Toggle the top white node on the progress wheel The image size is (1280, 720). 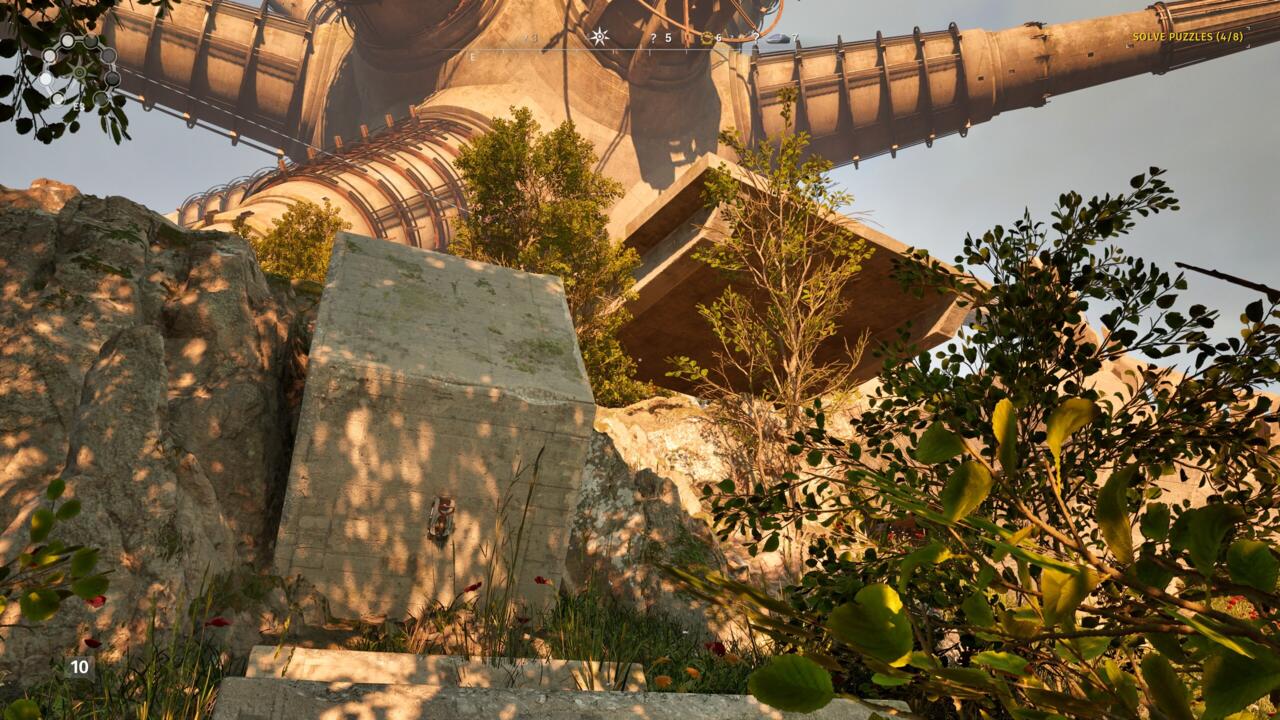tap(67, 41)
